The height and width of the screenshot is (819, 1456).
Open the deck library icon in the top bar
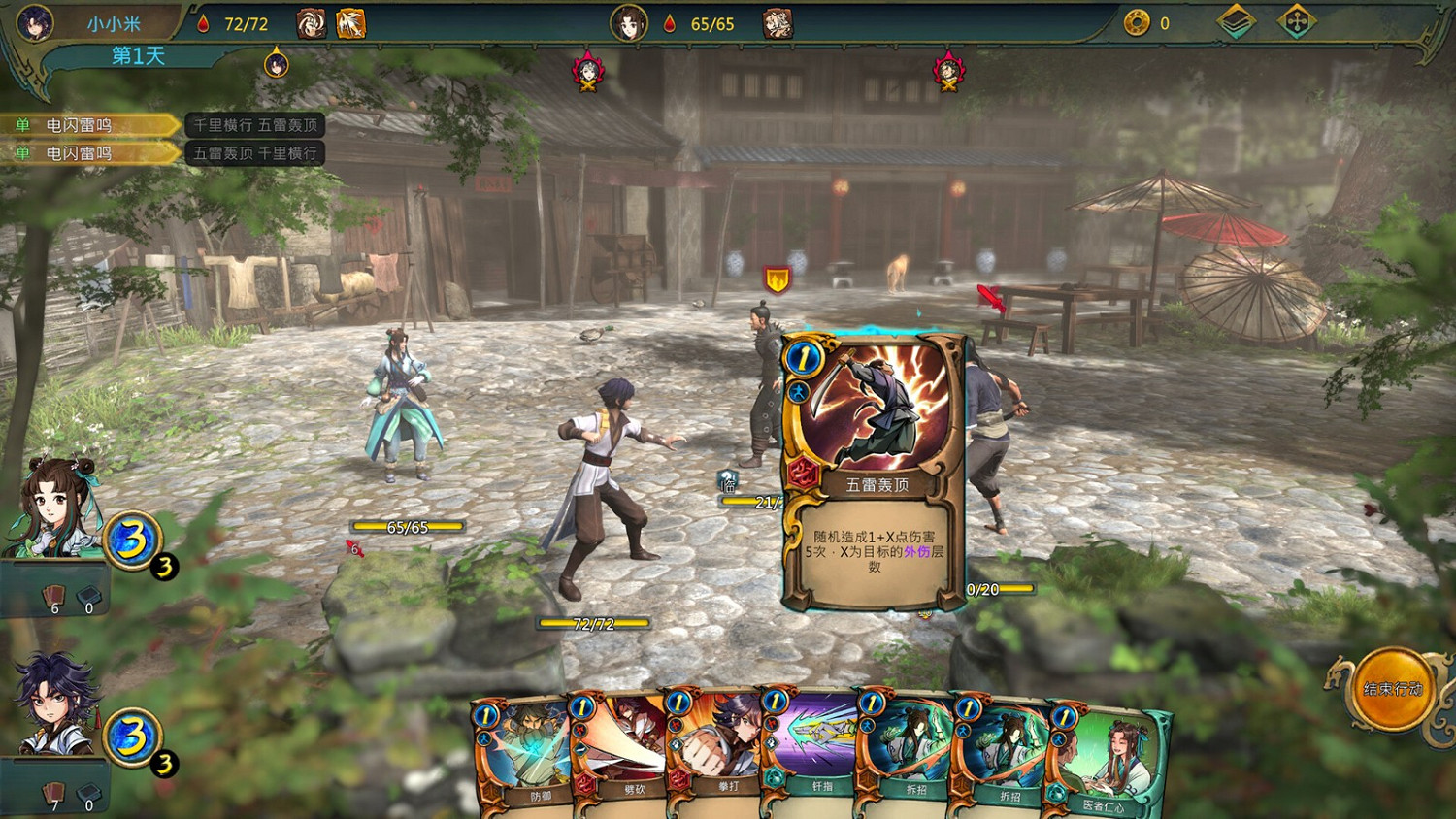click(1238, 19)
